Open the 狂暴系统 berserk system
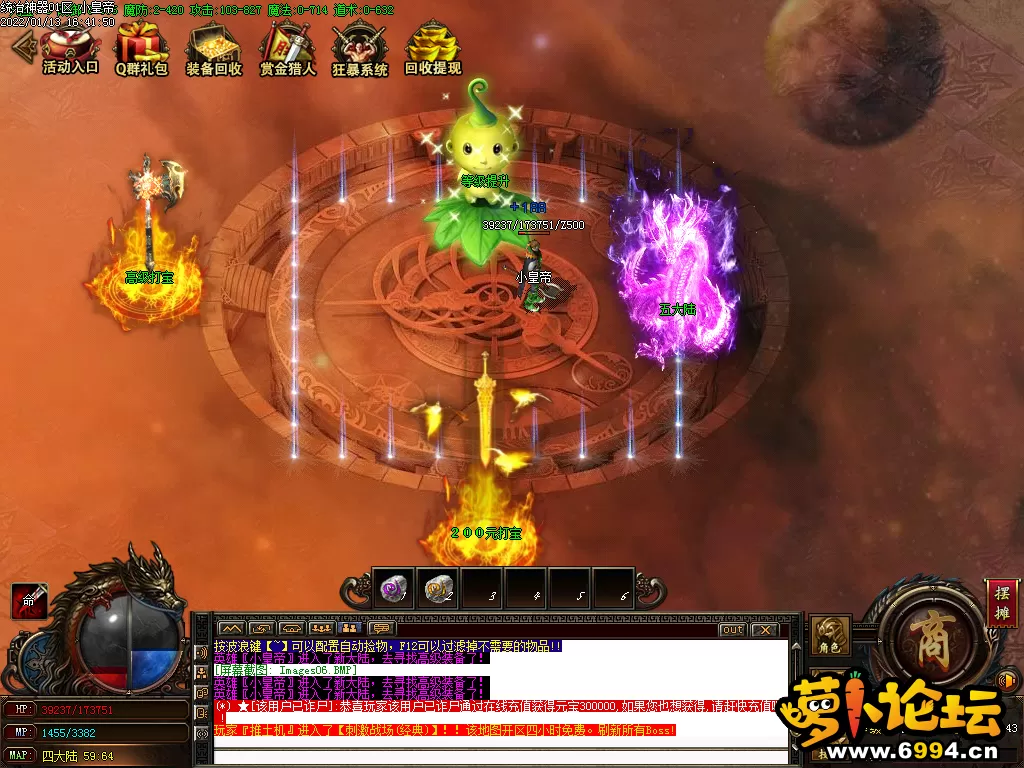Screen dimensions: 1024x768 point(360,49)
